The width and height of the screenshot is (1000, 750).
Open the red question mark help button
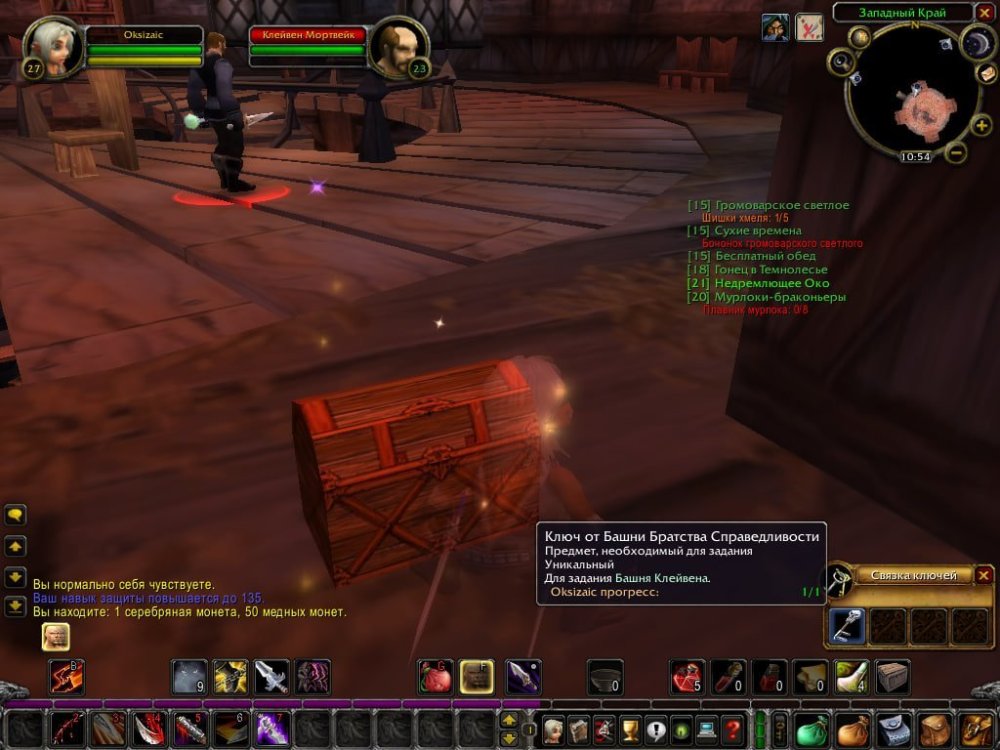point(733,729)
